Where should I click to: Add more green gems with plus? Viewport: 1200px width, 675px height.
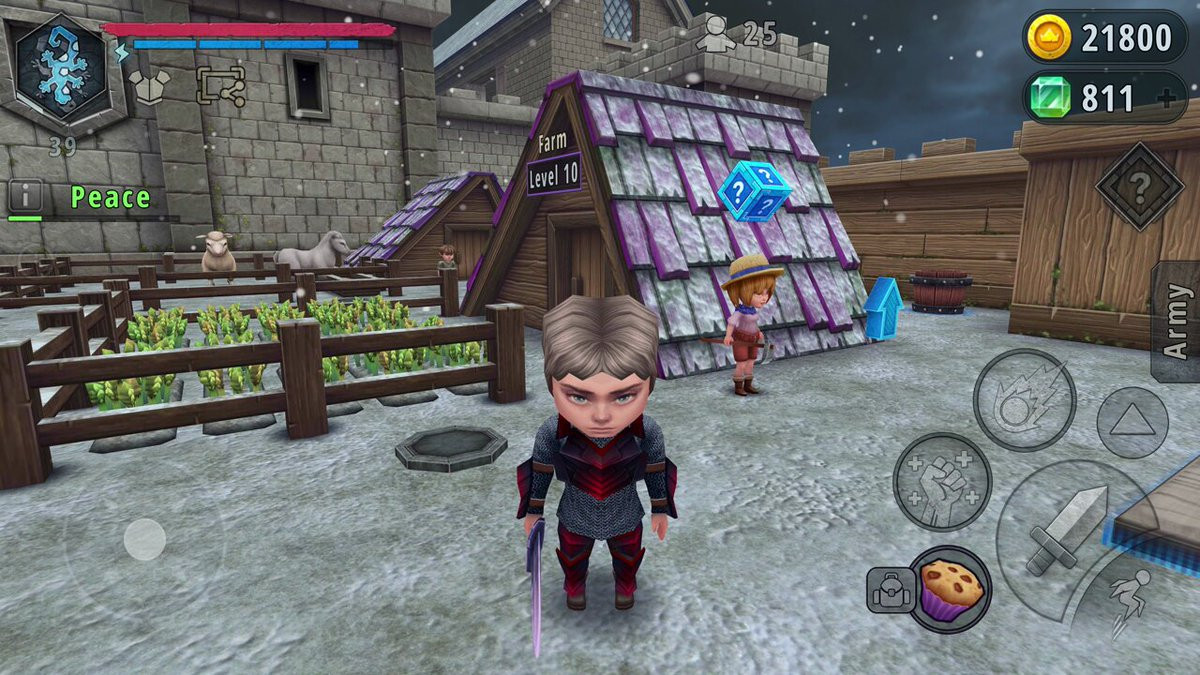coord(1162,99)
